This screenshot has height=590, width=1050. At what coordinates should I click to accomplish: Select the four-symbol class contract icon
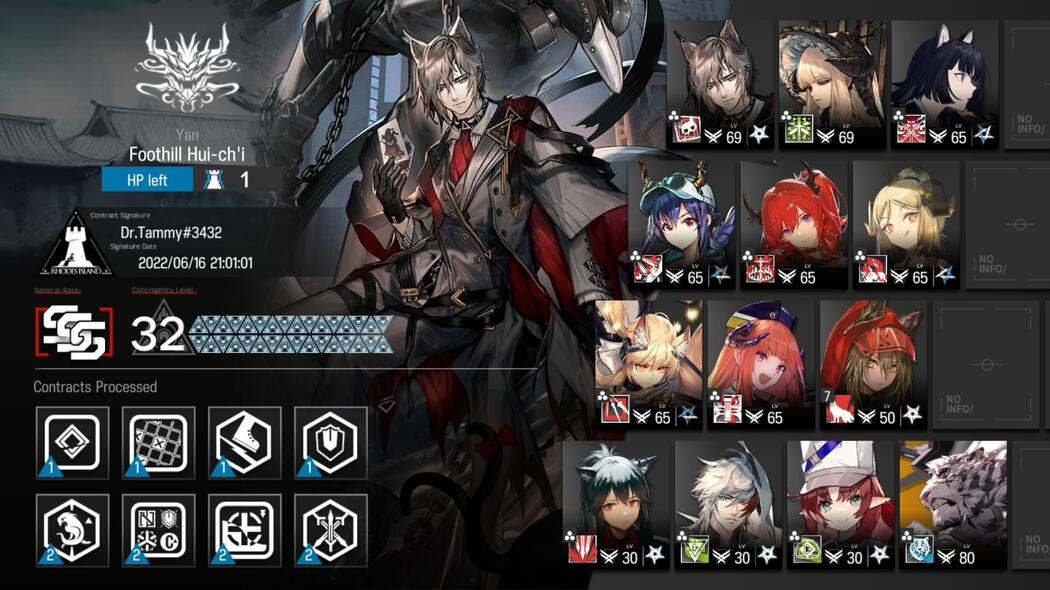158,529
